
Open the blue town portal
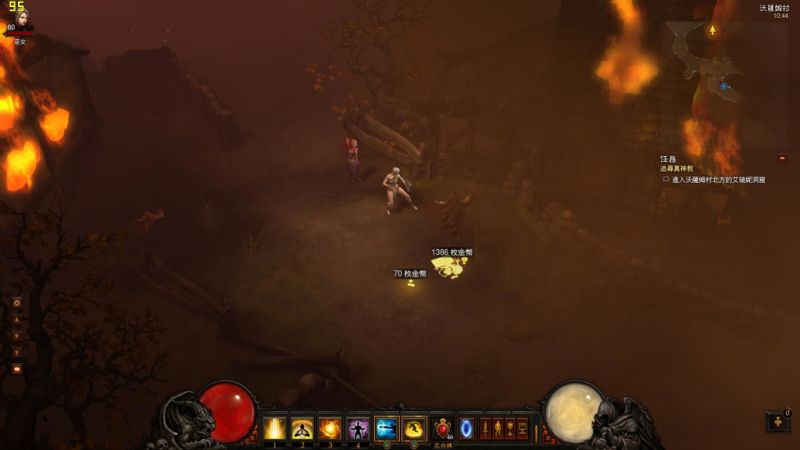click(x=466, y=428)
